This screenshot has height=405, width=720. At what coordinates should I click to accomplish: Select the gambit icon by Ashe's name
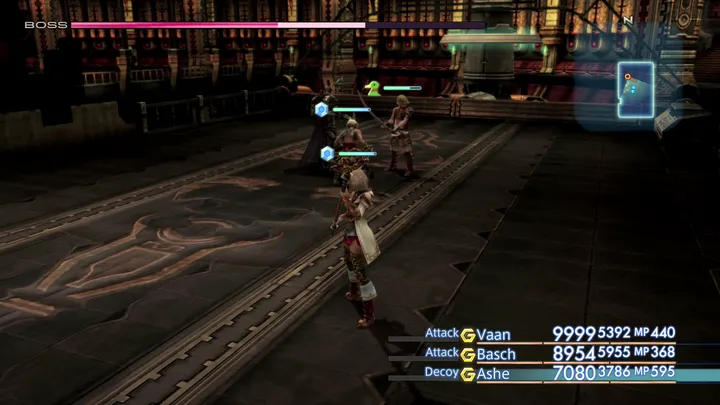point(467,373)
